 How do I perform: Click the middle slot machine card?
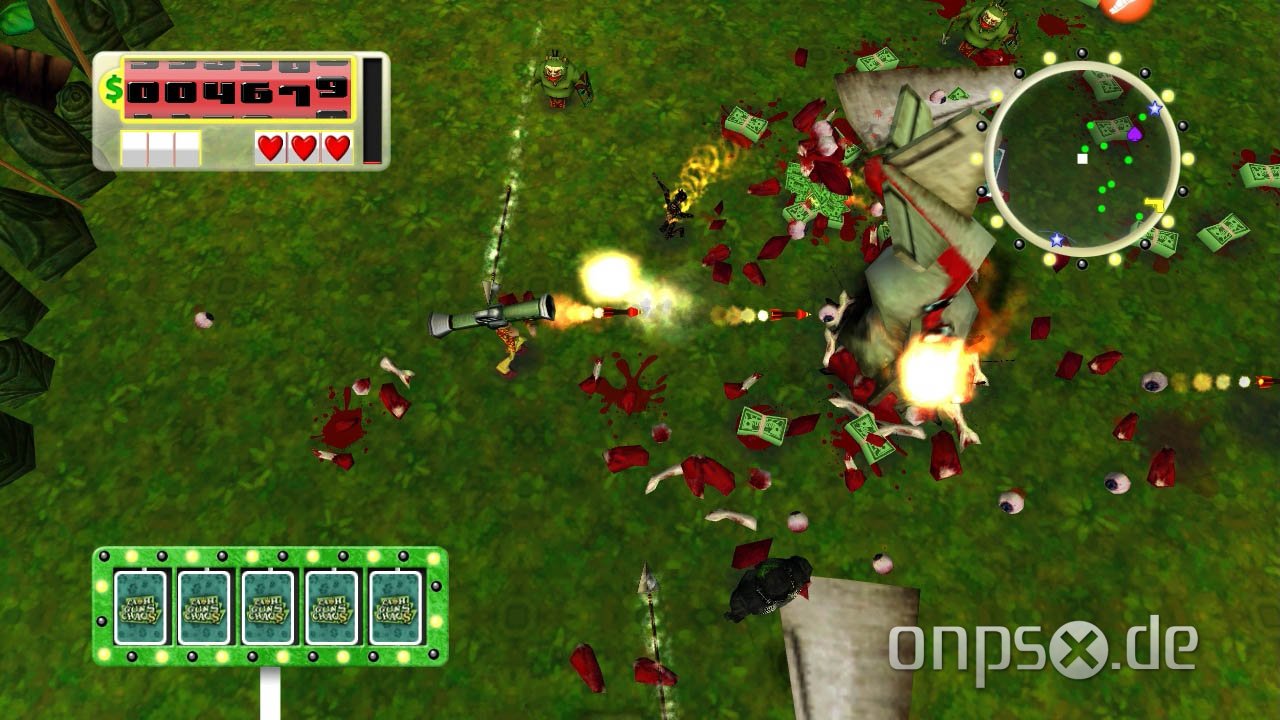click(268, 605)
